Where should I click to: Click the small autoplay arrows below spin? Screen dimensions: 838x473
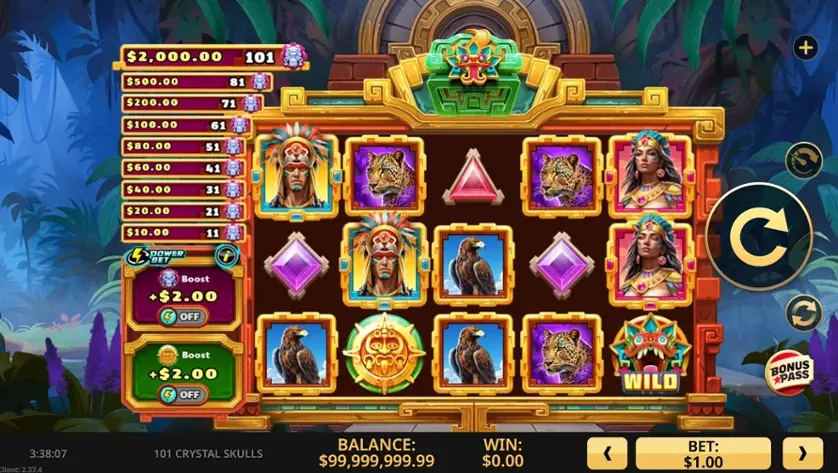click(803, 313)
